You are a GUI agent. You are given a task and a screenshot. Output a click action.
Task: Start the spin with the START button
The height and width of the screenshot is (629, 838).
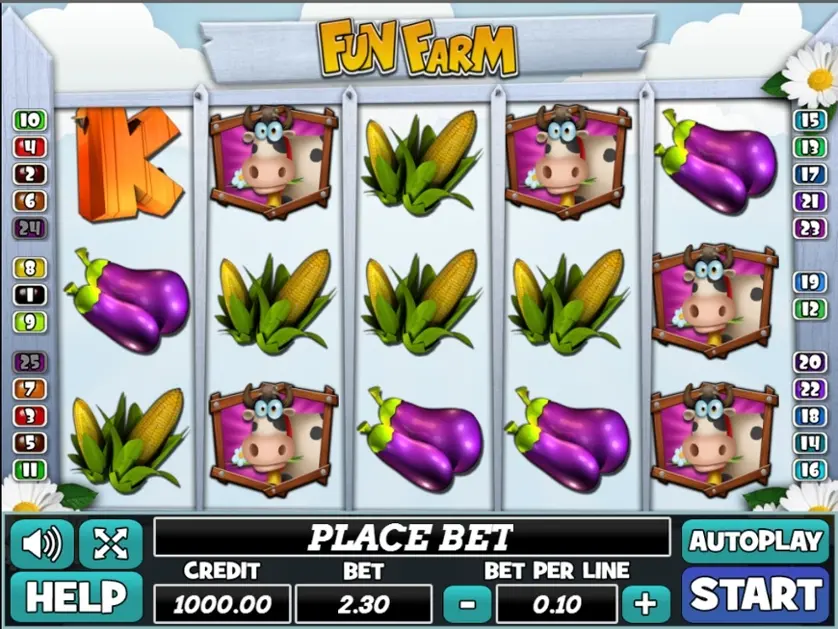pos(756,595)
